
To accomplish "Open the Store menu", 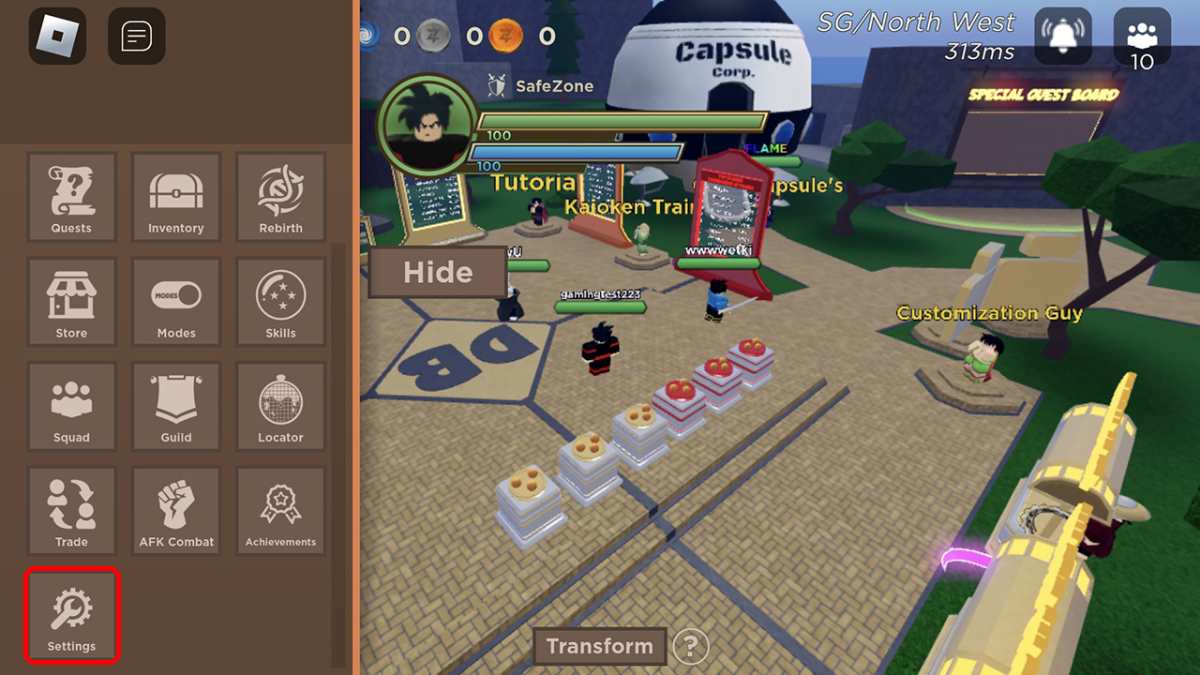I will pos(71,301).
